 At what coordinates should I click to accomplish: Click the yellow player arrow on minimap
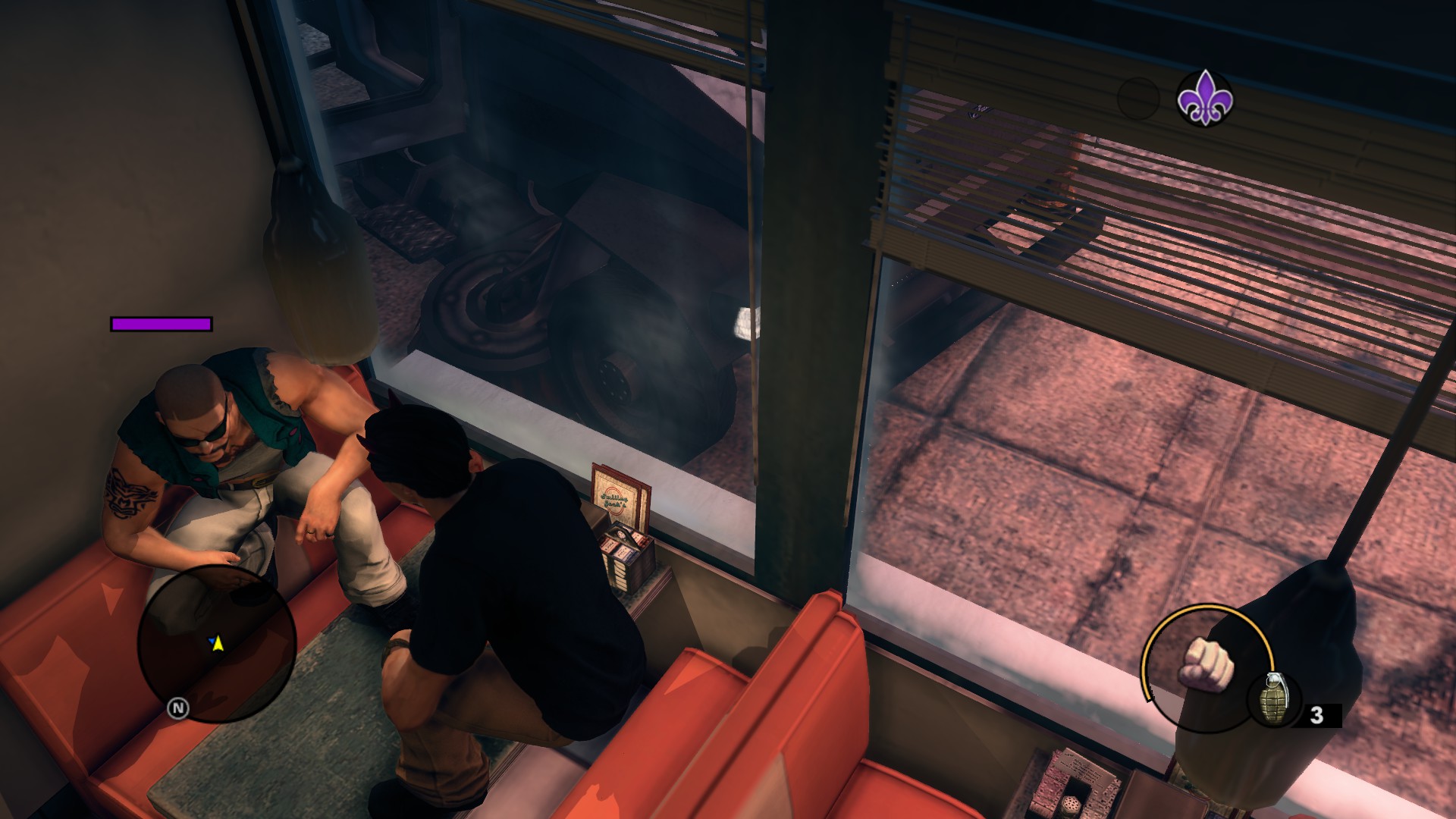(218, 644)
